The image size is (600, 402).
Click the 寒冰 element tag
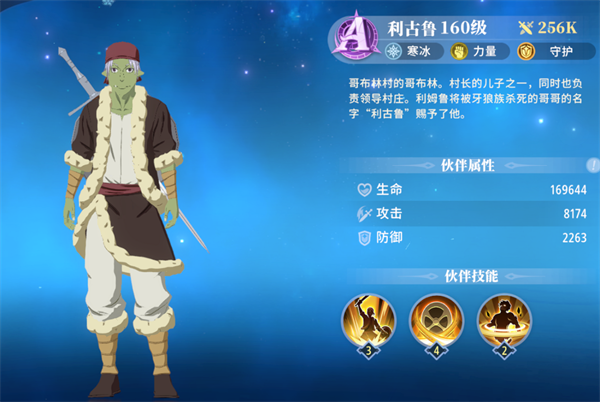pyautogui.click(x=410, y=50)
